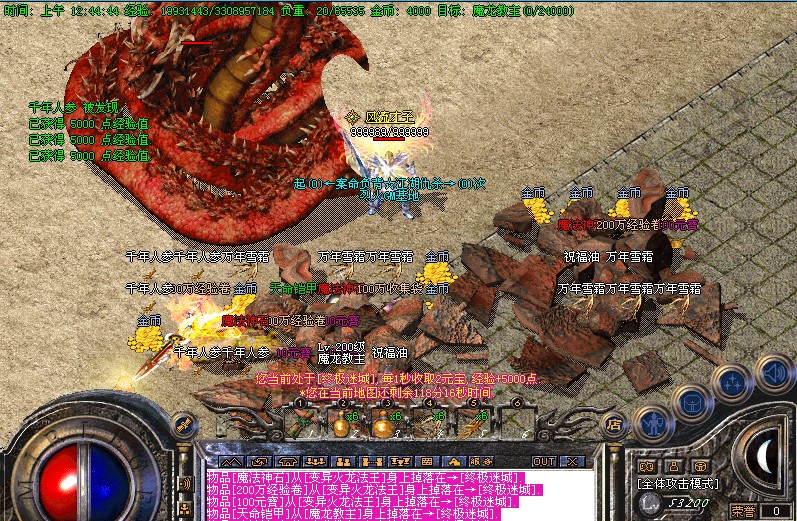Screen dimensions: 797x521
Task: Open the character equipment panel icon
Action: [x=655, y=421]
